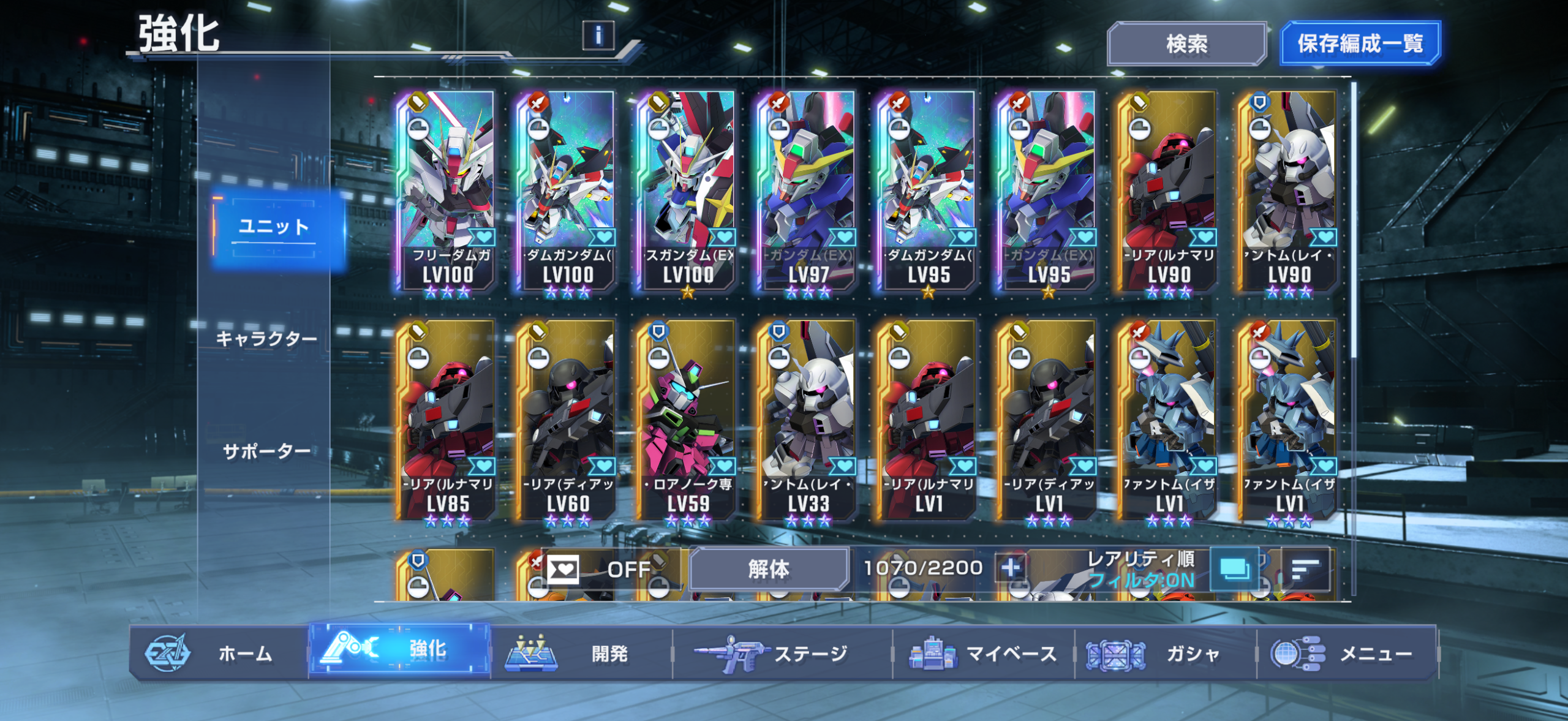The image size is (1568, 721).
Task: Change the card display view icon
Action: pos(1235,570)
